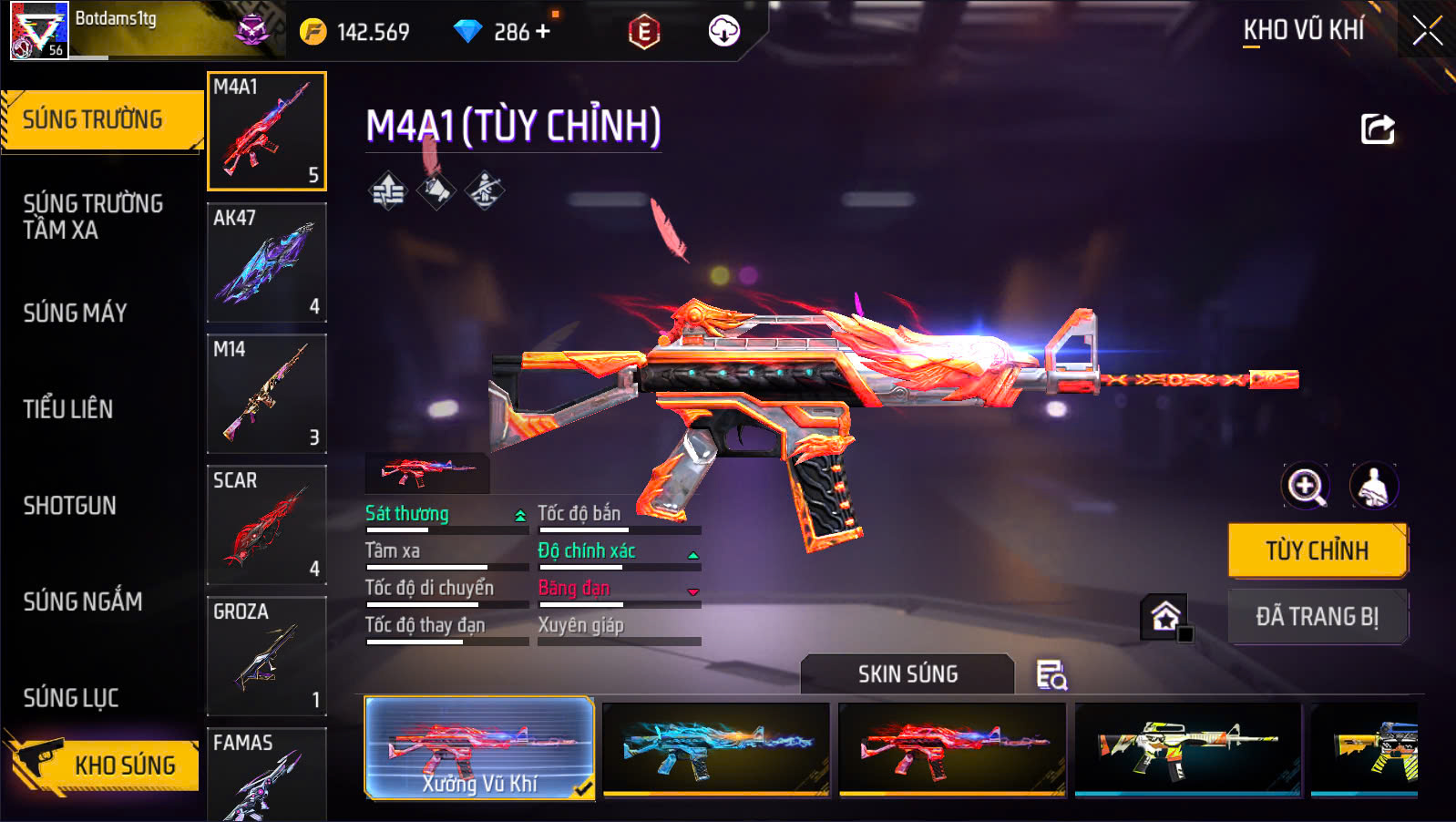This screenshot has width=1456, height=822.
Task: Open the Súng Ngắm category
Action: 83,601
